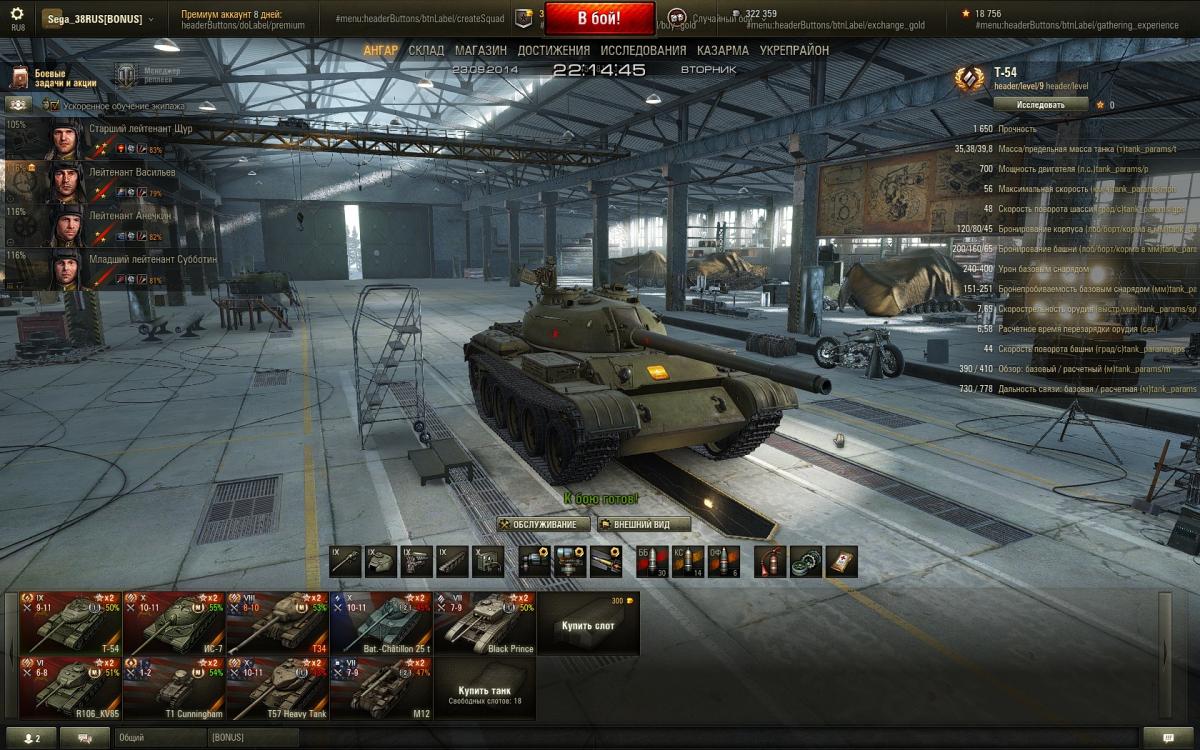This screenshot has width=1200, height=750.
Task: Open the ВНЕШНИЙ ВИД appearance editor
Action: click(x=644, y=524)
